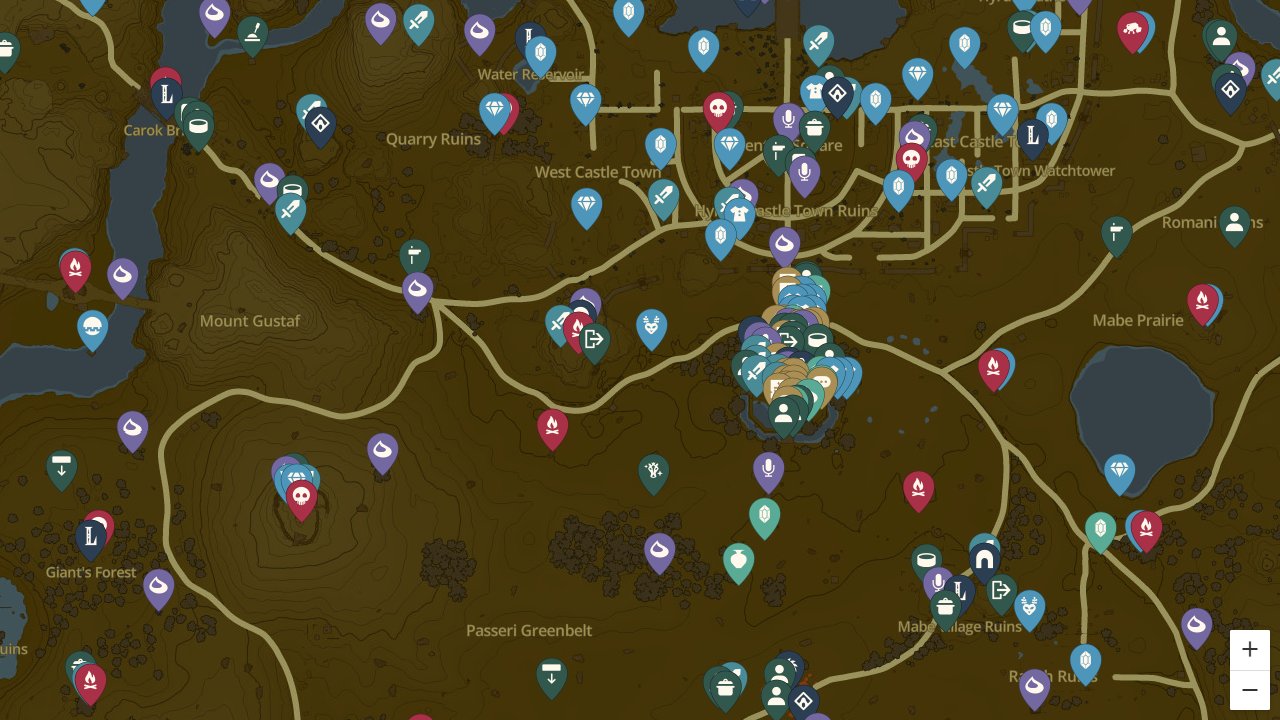The image size is (1280, 720).
Task: Click the dense pin cluster at Hyrule Castle Town
Action: pos(795,350)
